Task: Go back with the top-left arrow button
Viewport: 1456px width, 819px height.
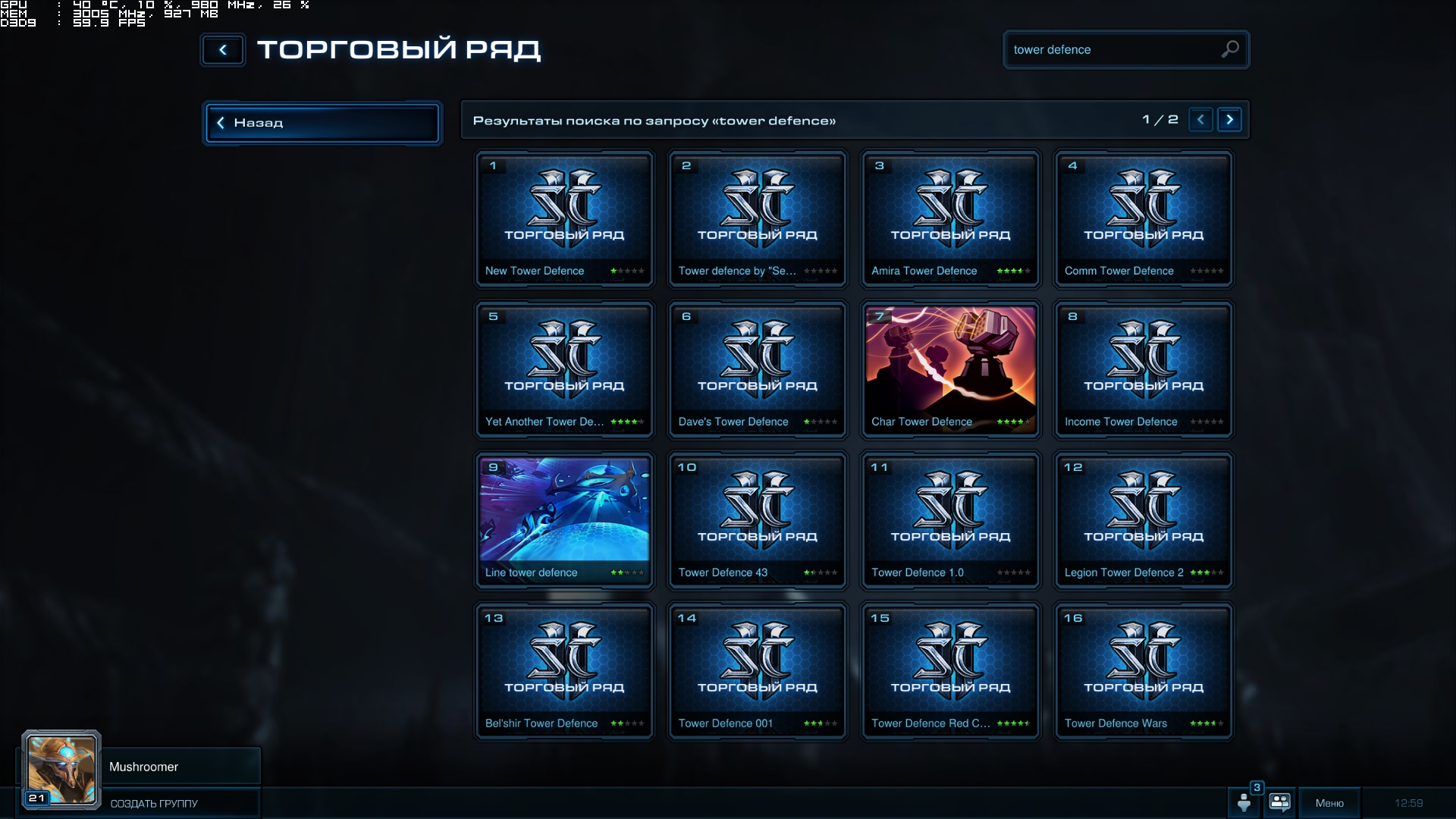Action: click(223, 50)
